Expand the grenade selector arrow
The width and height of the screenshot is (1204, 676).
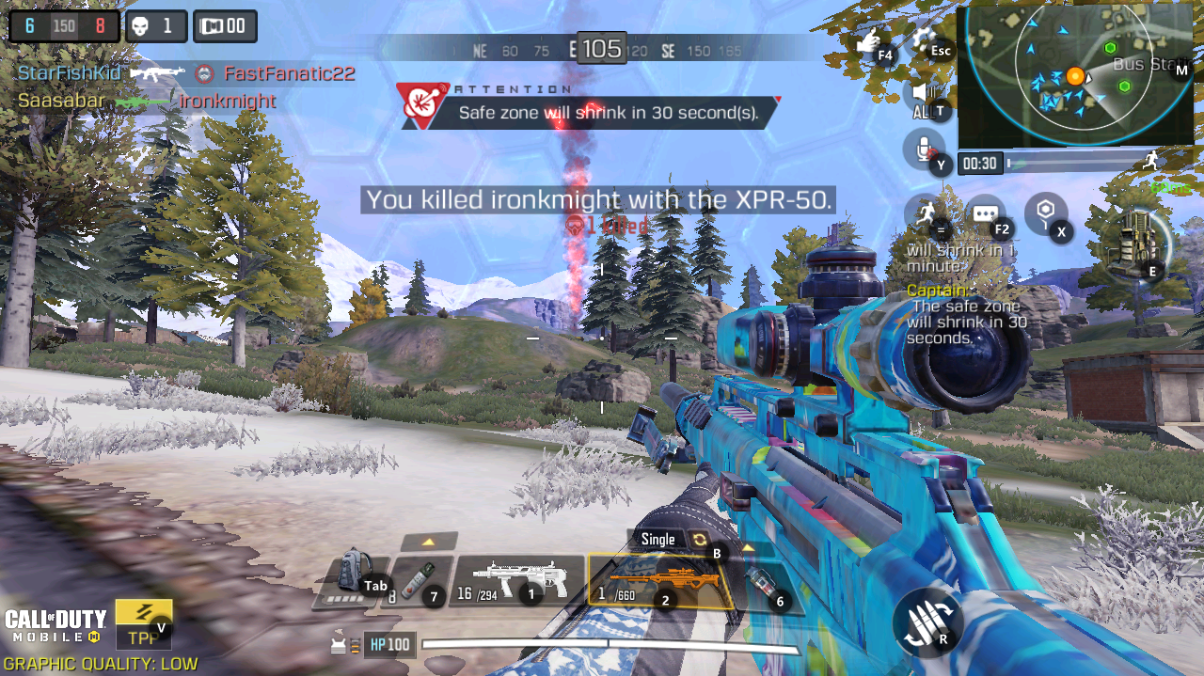coord(747,548)
